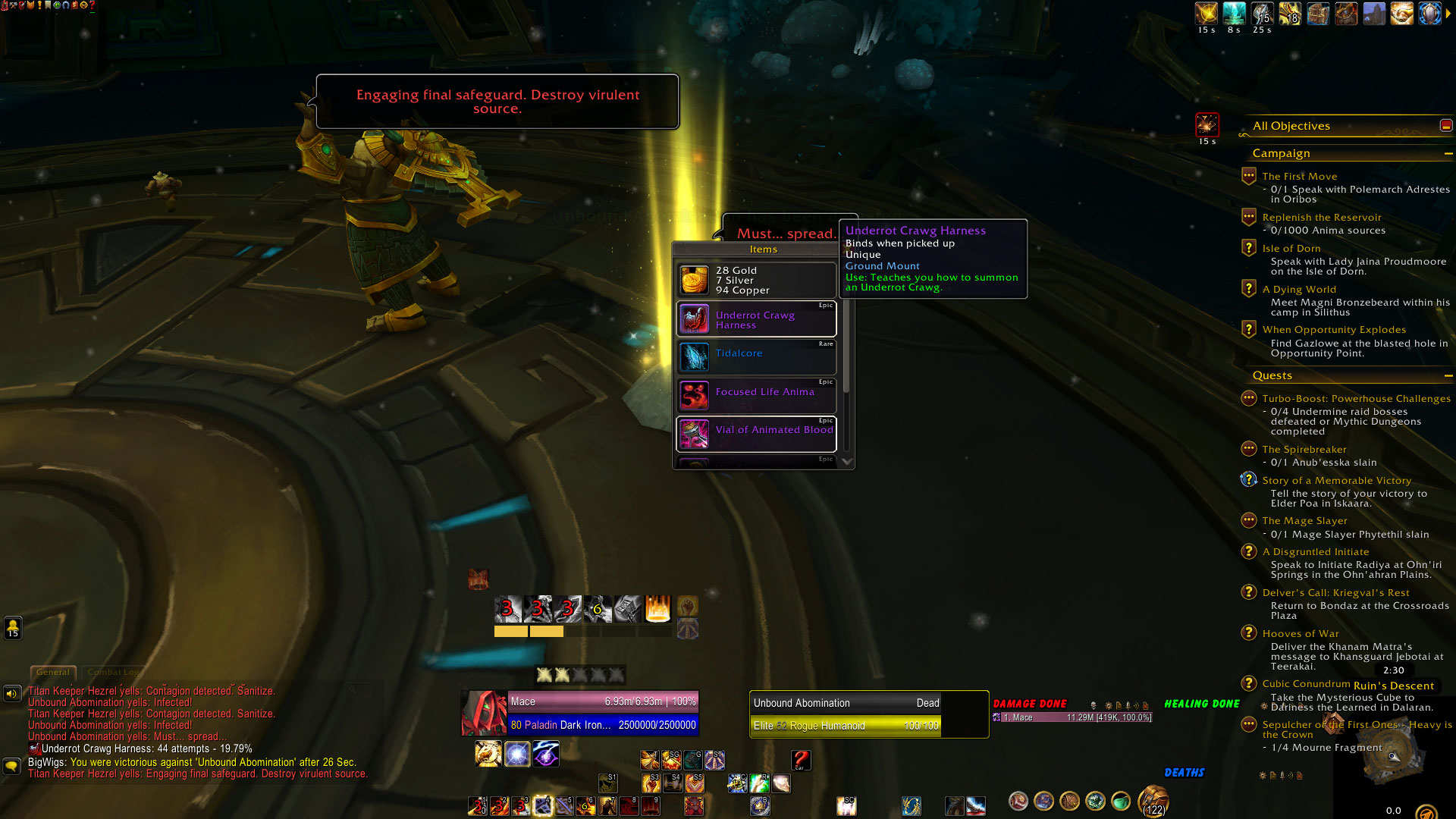Image resolution: width=1456 pixels, height=819 pixels.
Task: Take the 28 Gold coin loot
Action: pos(756,281)
